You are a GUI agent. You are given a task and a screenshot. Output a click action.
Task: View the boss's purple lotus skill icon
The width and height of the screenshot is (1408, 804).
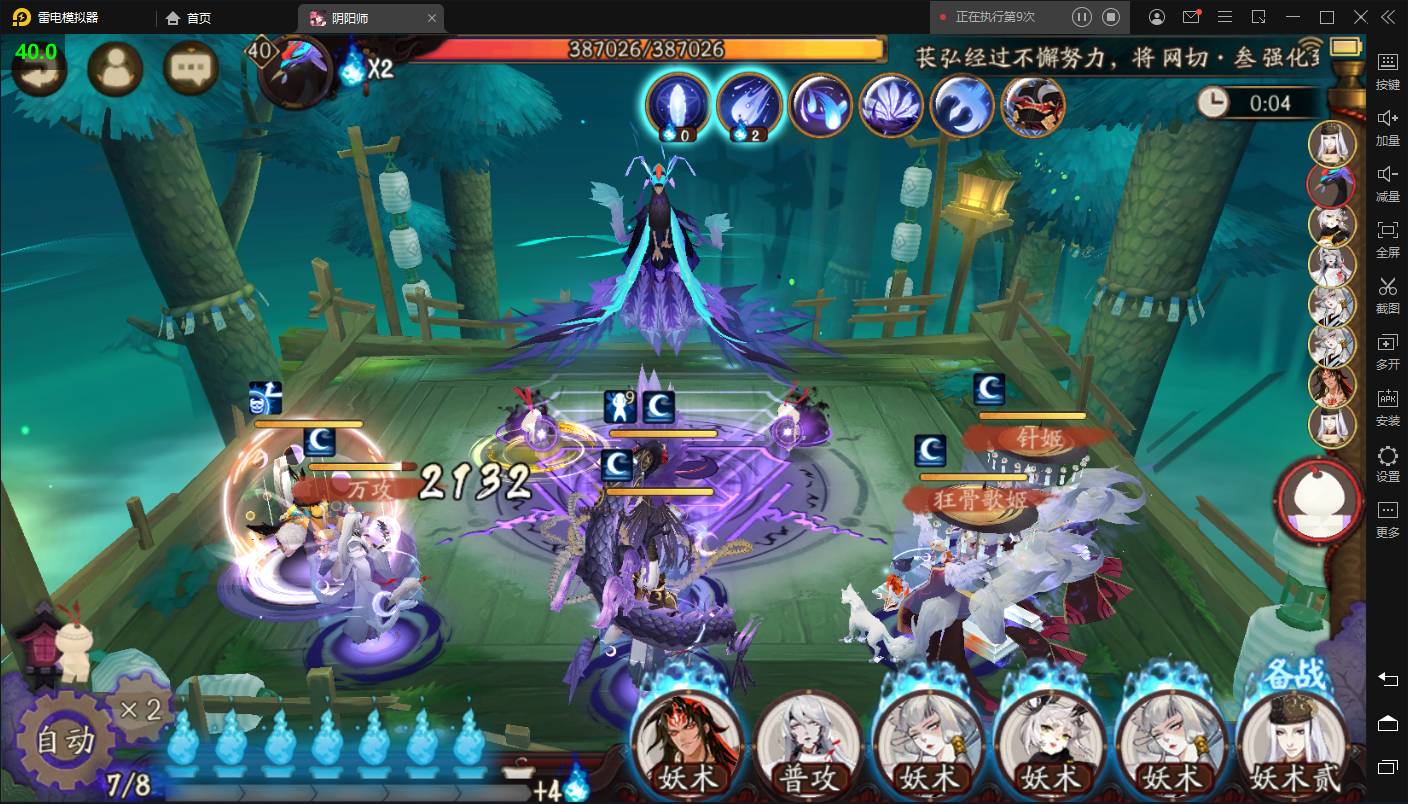click(x=892, y=105)
